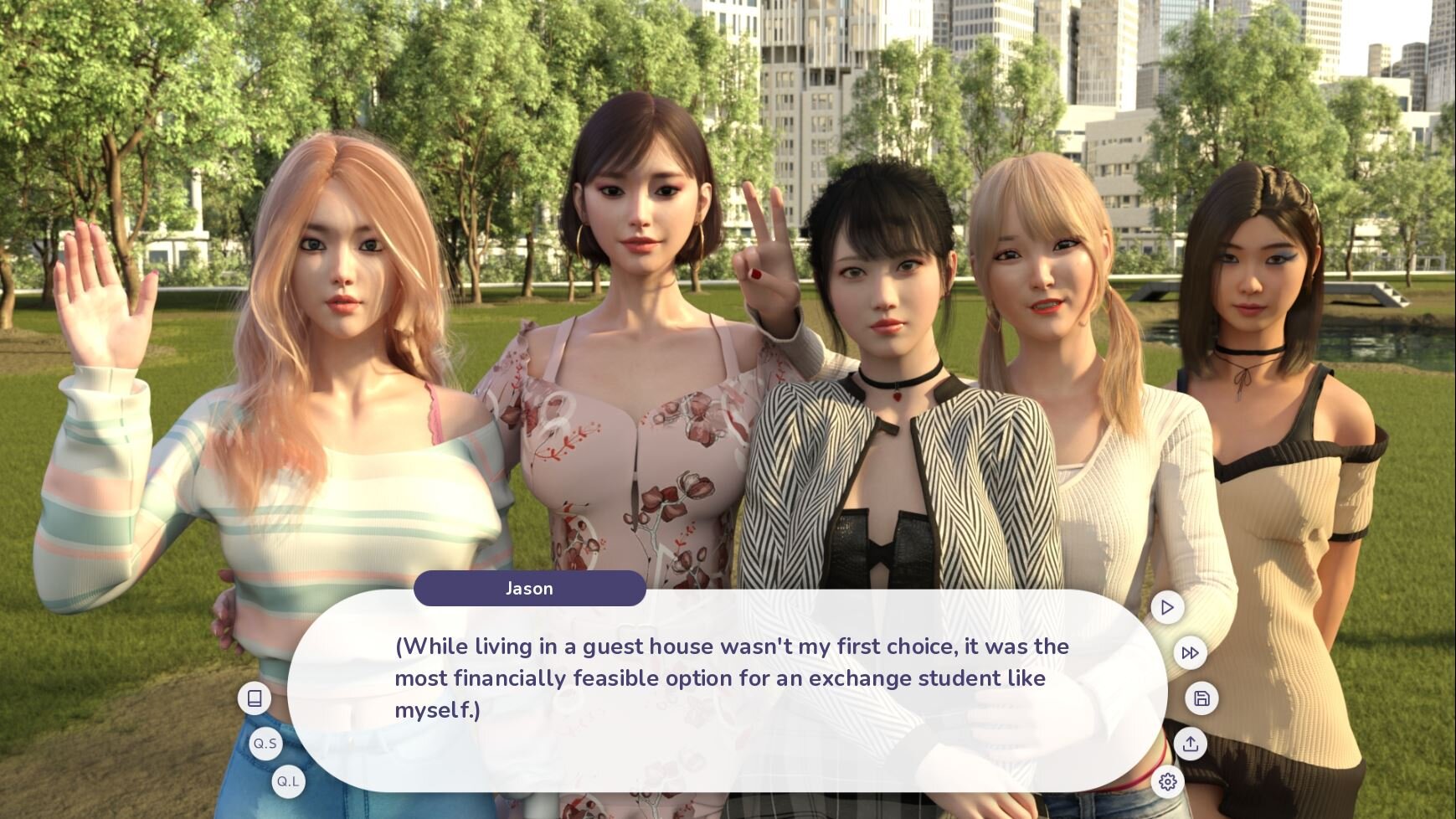
Task: Click the load upload-arrow icon
Action: [1190, 744]
